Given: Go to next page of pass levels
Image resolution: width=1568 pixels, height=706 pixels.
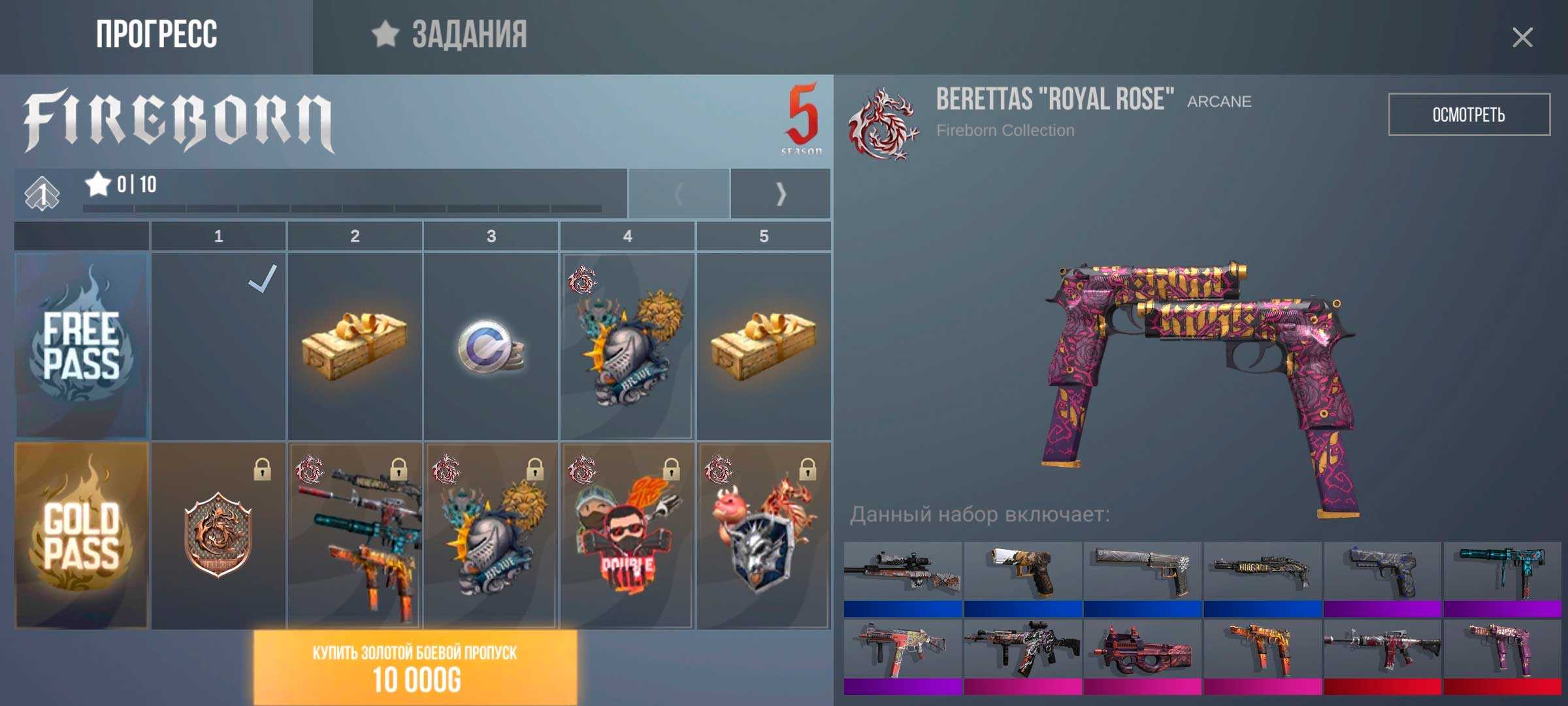Looking at the screenshot, I should tap(780, 193).
